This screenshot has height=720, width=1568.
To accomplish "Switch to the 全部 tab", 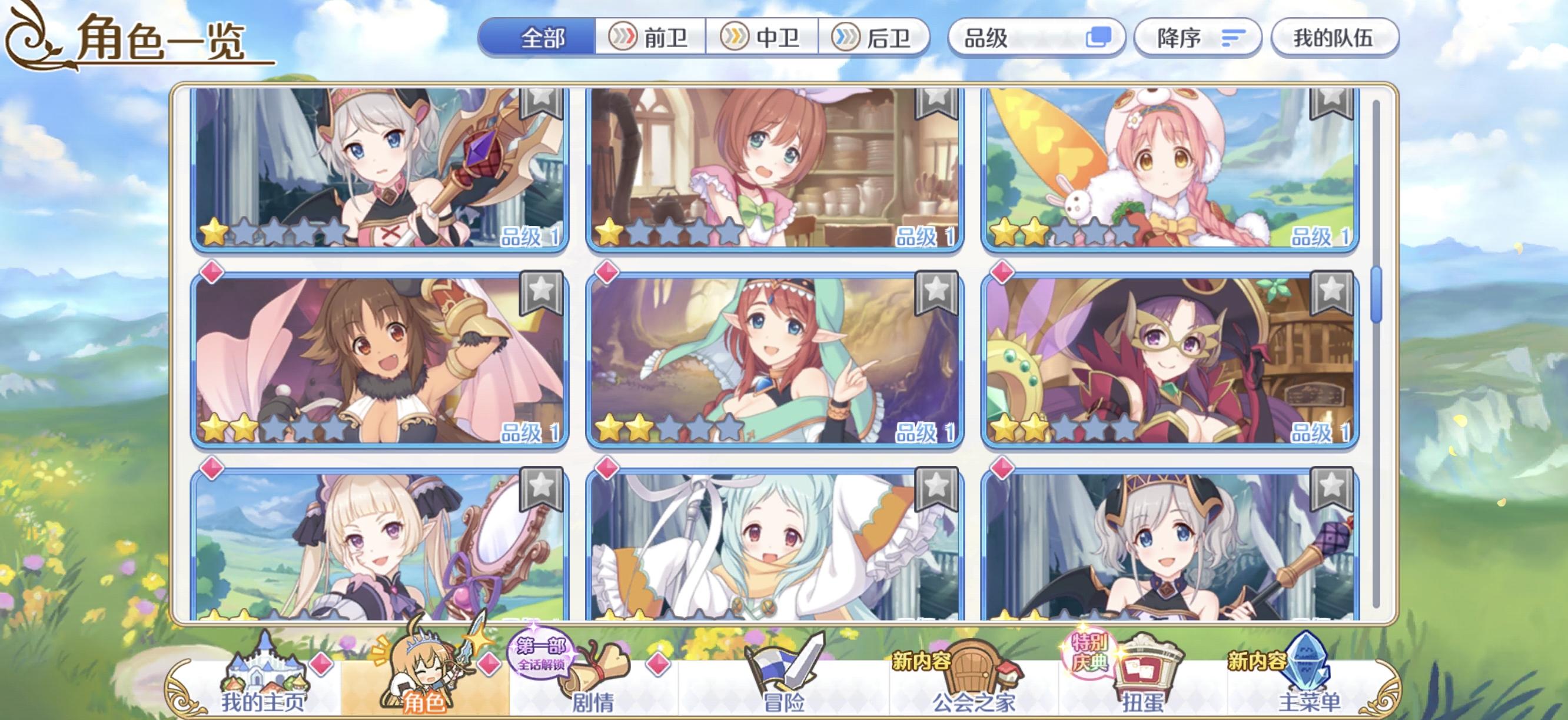I will click(x=541, y=38).
